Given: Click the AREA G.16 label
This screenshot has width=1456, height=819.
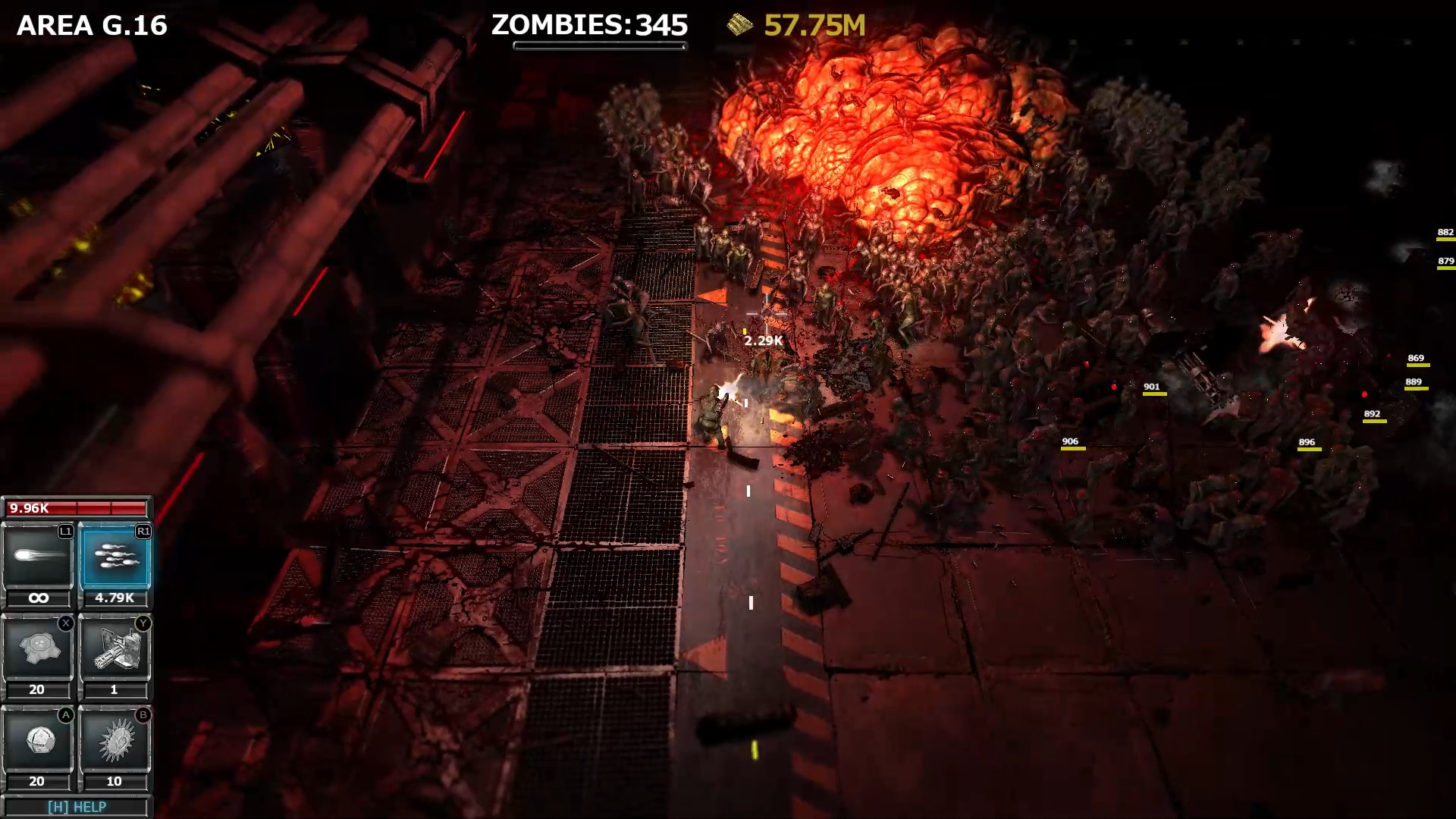Looking at the screenshot, I should pyautogui.click(x=92, y=24).
